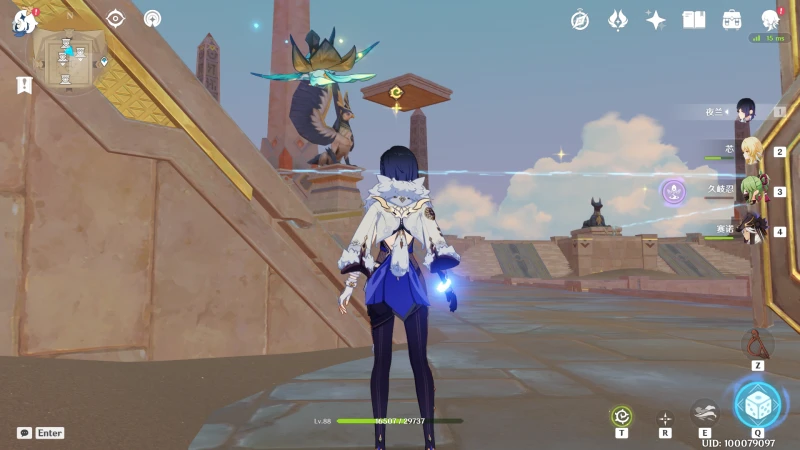Switch to the blonde party member in slot 2
This screenshot has height=450, width=800.
pos(751,151)
